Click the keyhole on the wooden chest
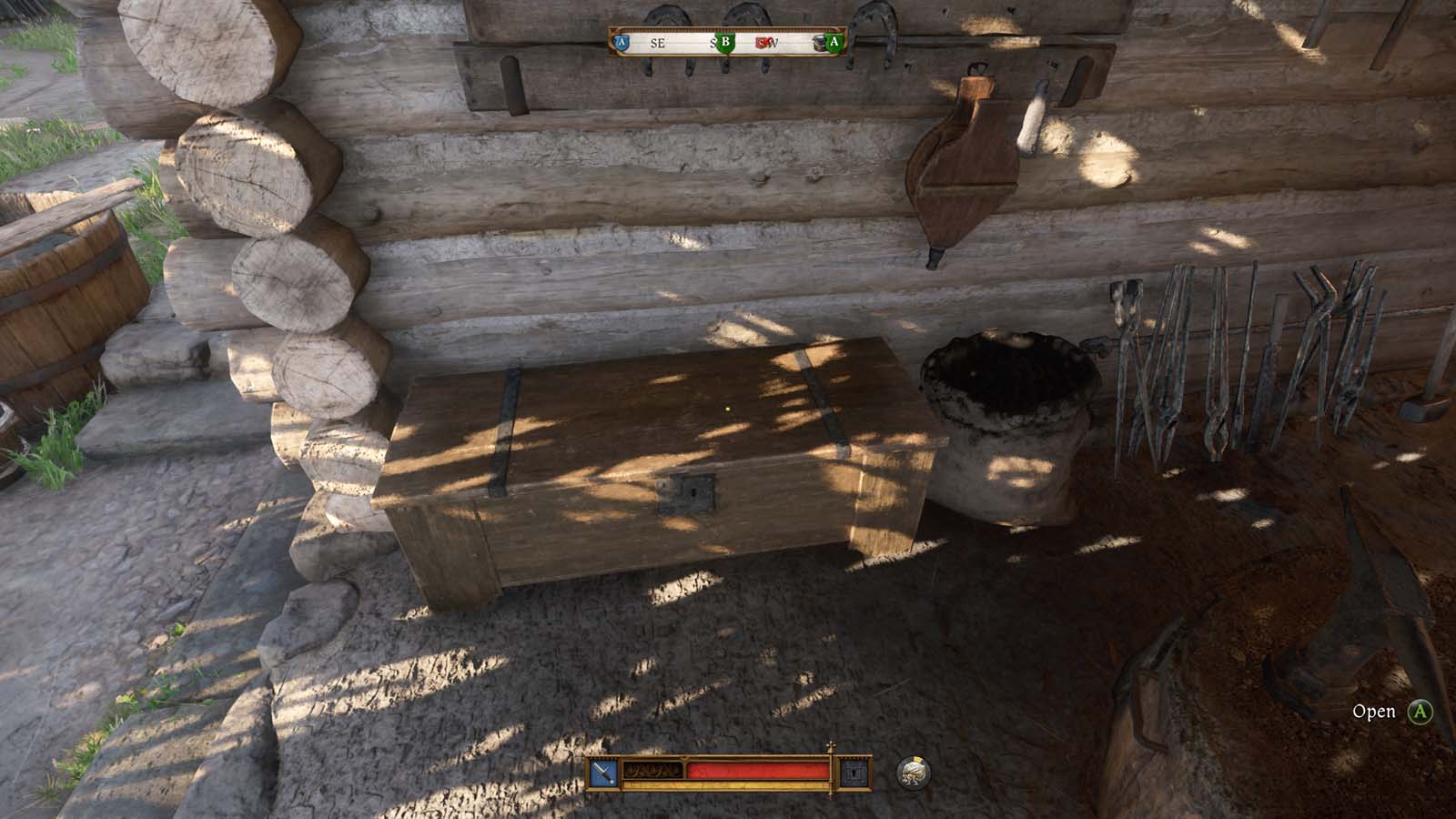1456x819 pixels. pyautogui.click(x=695, y=491)
